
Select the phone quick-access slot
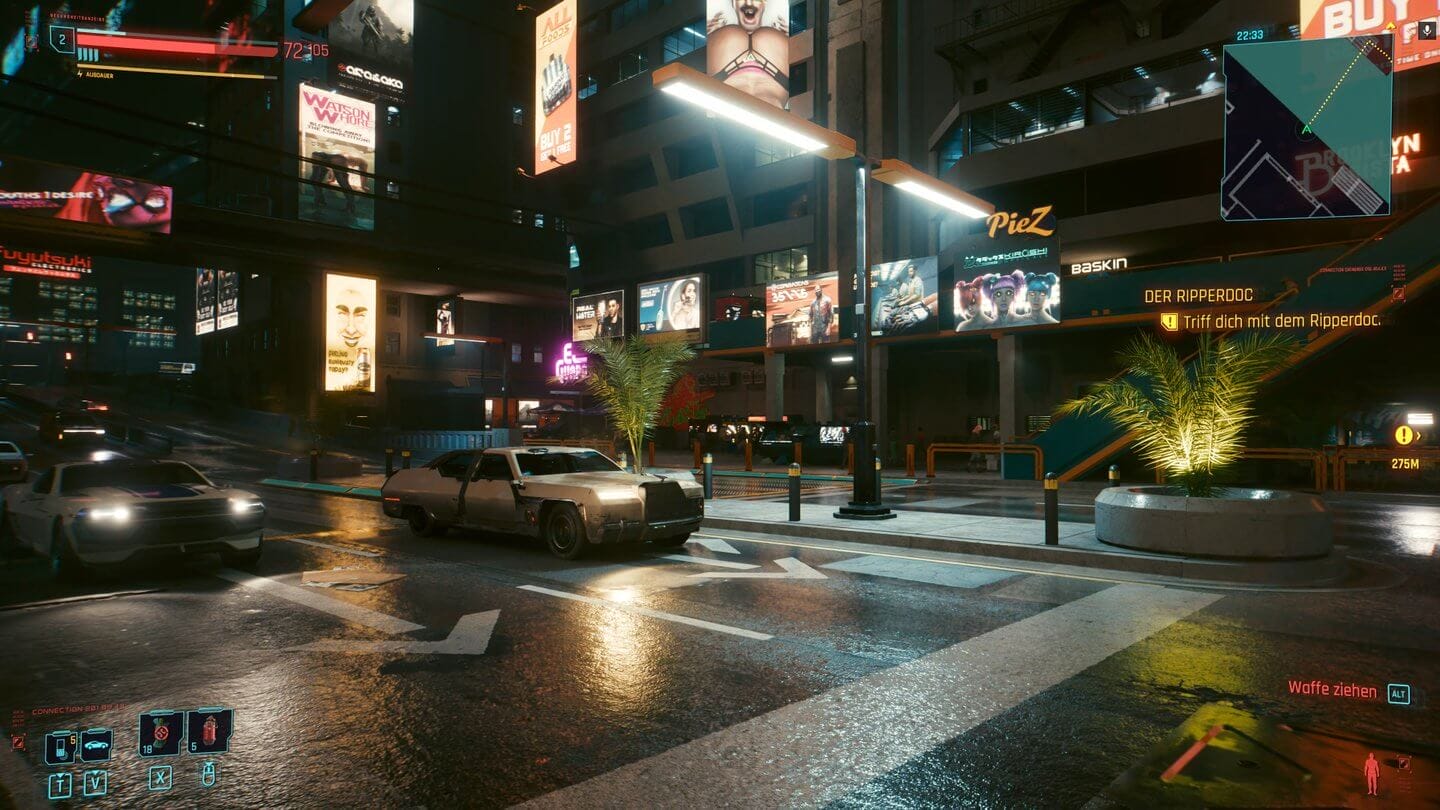[x=61, y=745]
